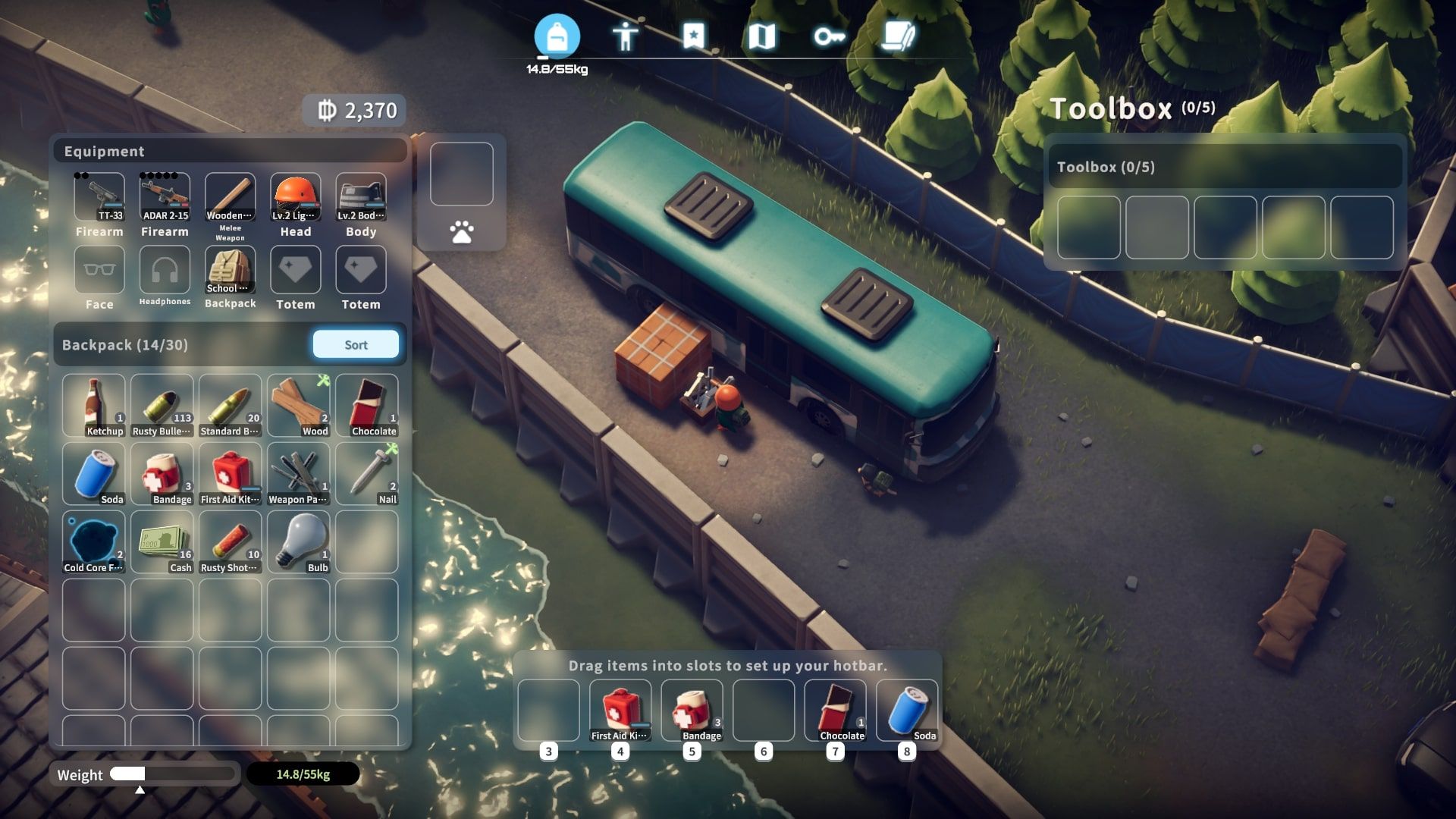Screen dimensions: 1456x819
Task: Pick the School backpack equipment slot
Action: pos(230,271)
